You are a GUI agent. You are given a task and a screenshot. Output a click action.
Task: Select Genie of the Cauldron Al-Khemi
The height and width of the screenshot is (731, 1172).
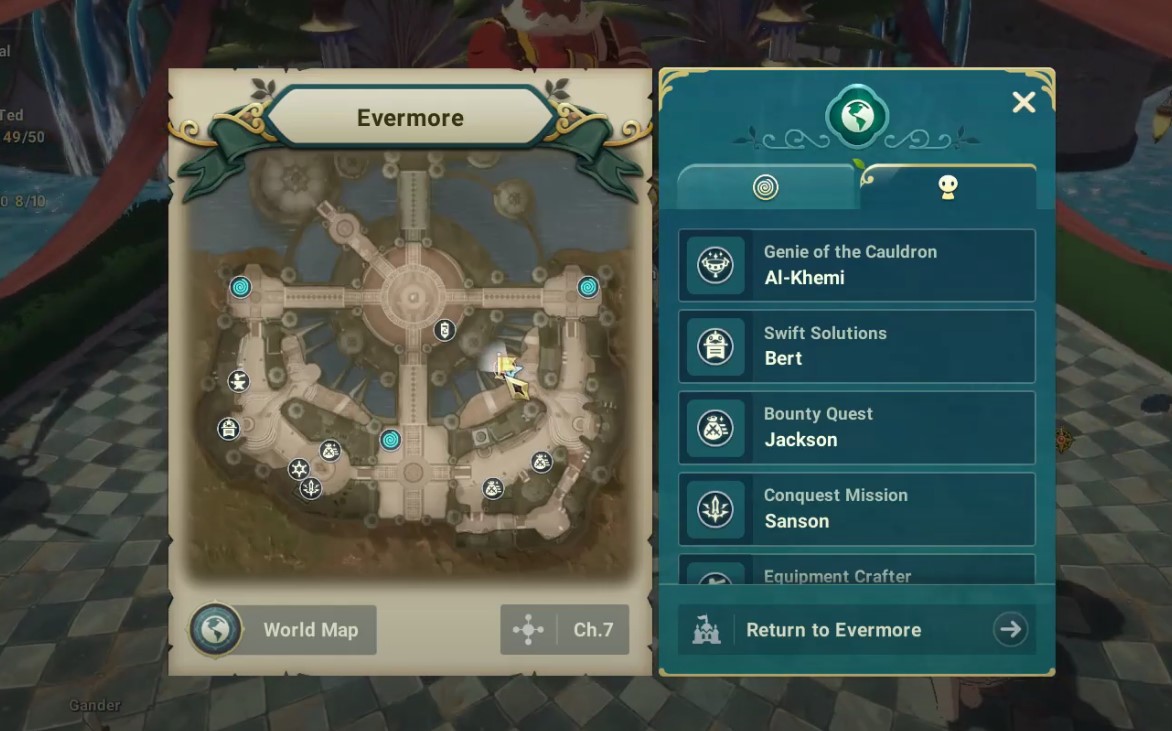[x=857, y=265]
